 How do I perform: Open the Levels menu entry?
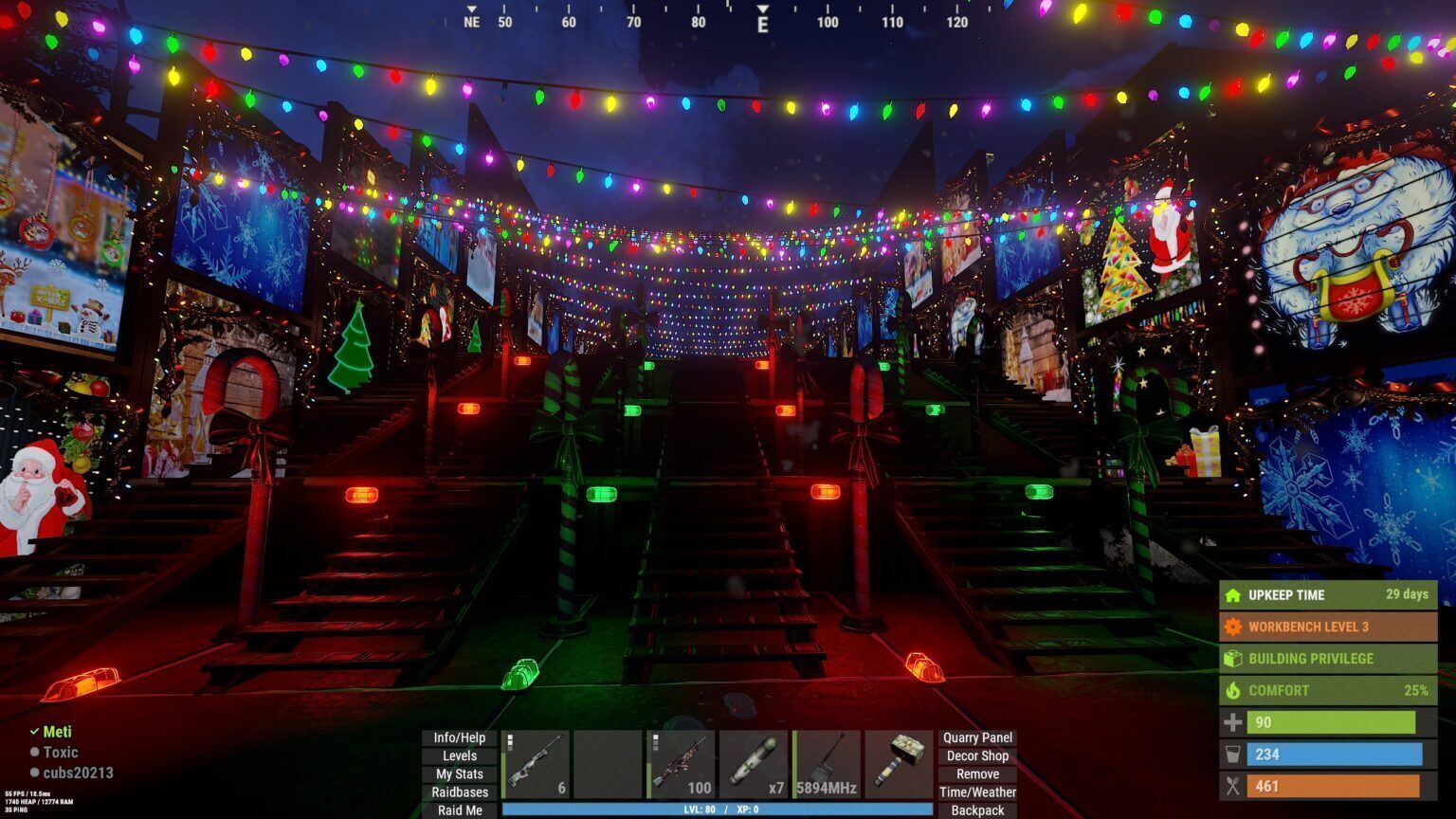(x=459, y=755)
